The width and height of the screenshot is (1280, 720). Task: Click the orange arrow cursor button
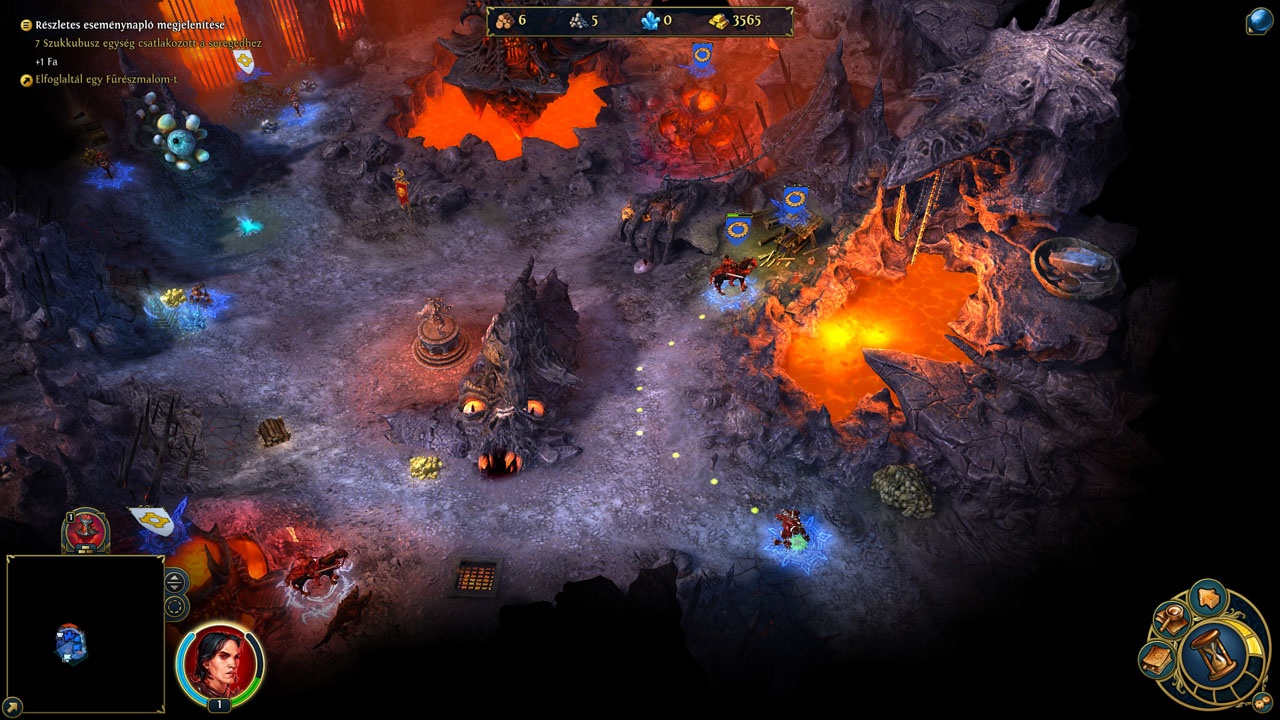pos(1208,598)
